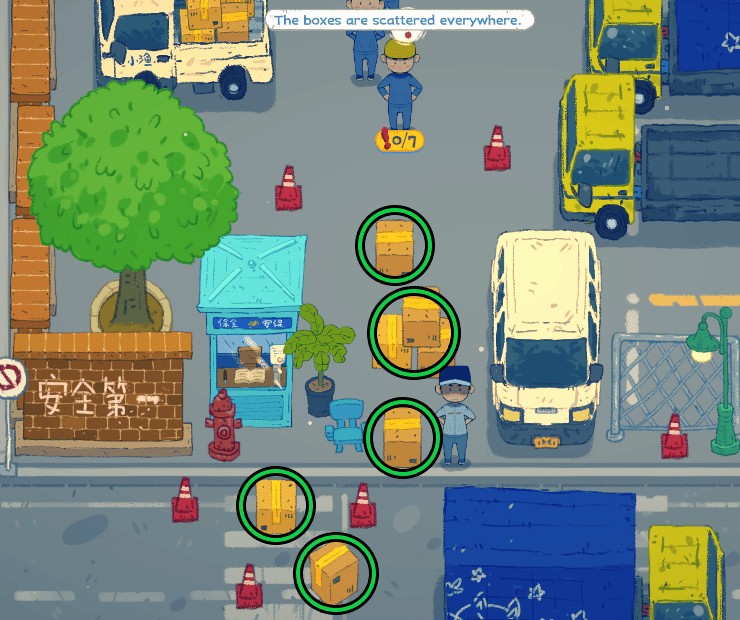Select the circled box beside the blue-capped guard
740x620 pixels.
click(x=402, y=436)
